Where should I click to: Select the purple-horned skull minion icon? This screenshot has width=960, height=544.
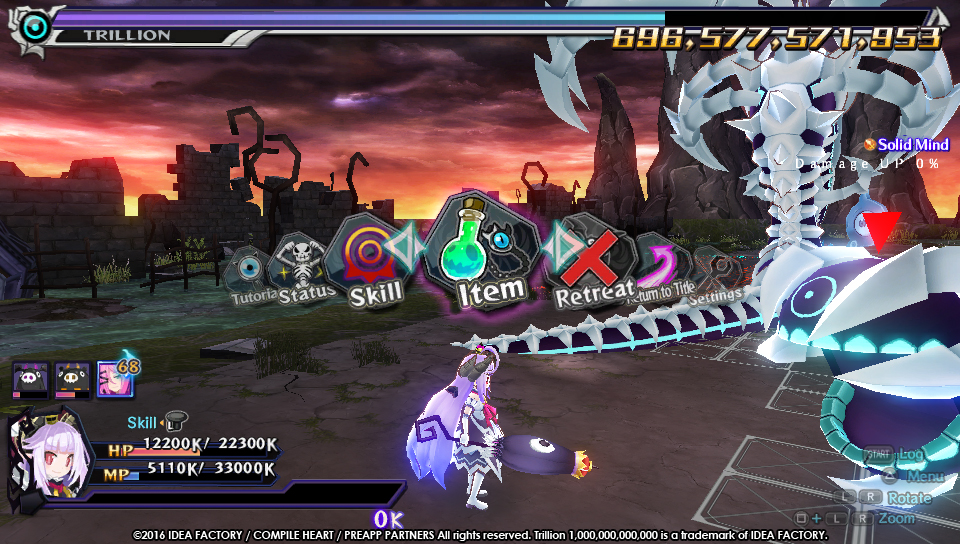click(x=29, y=380)
